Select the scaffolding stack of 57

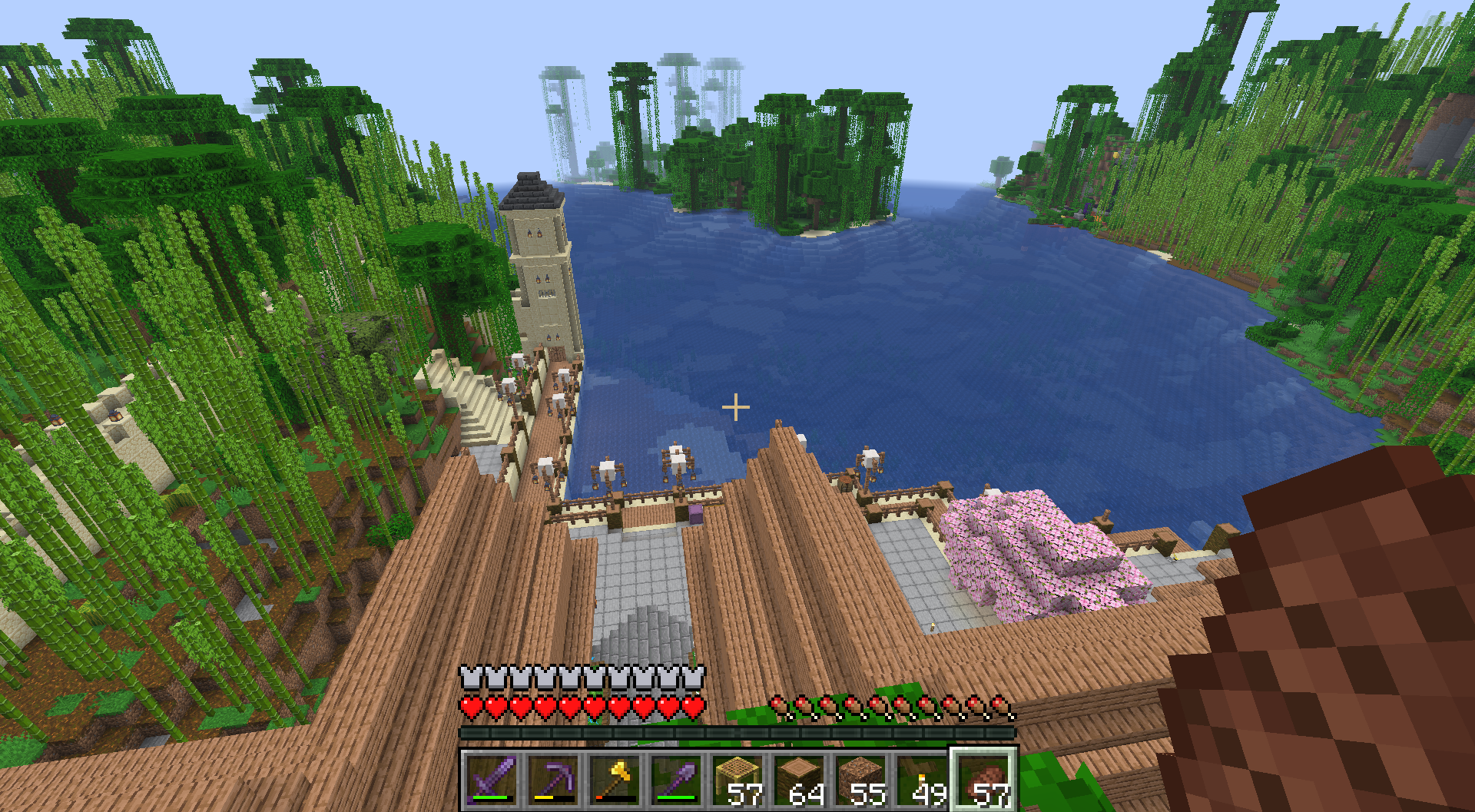[x=738, y=780]
